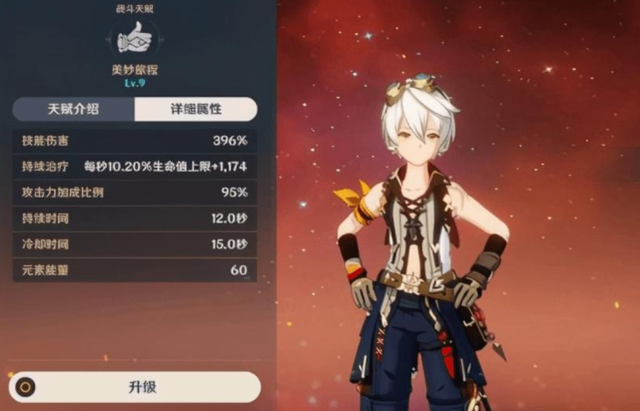The width and height of the screenshot is (640, 411).
Task: Click the 美妙旅程 talent thumbs-up icon
Action: [x=134, y=37]
